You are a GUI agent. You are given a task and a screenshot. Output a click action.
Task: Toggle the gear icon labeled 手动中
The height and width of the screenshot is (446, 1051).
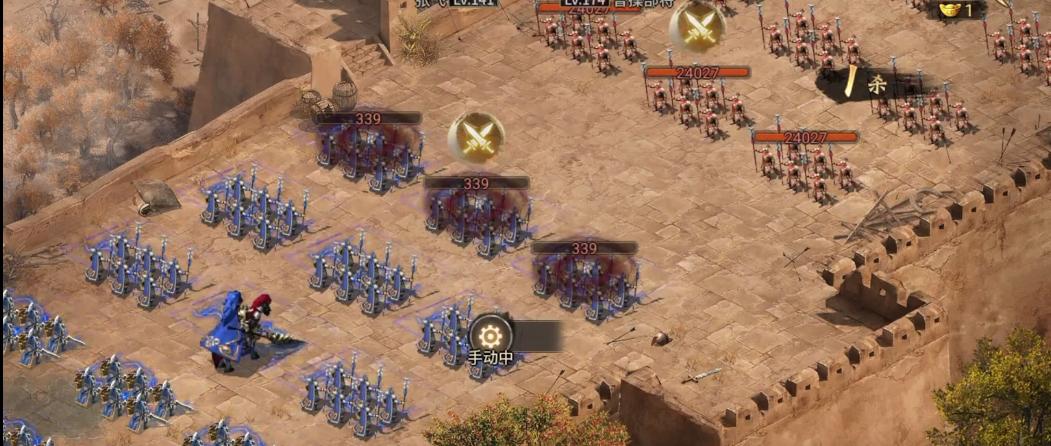[x=491, y=334]
